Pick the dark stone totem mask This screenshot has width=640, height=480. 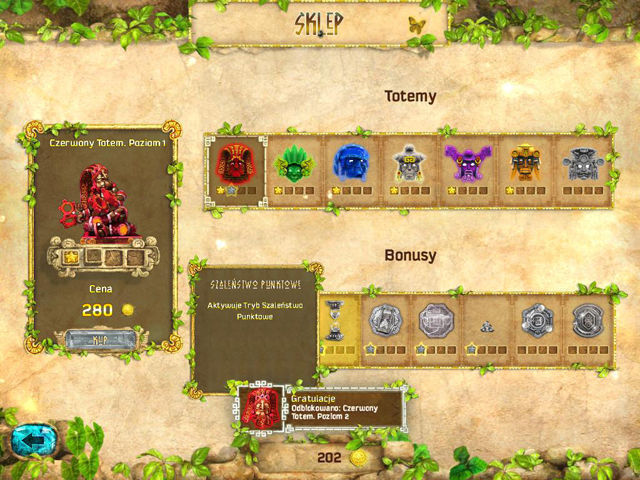click(x=581, y=162)
